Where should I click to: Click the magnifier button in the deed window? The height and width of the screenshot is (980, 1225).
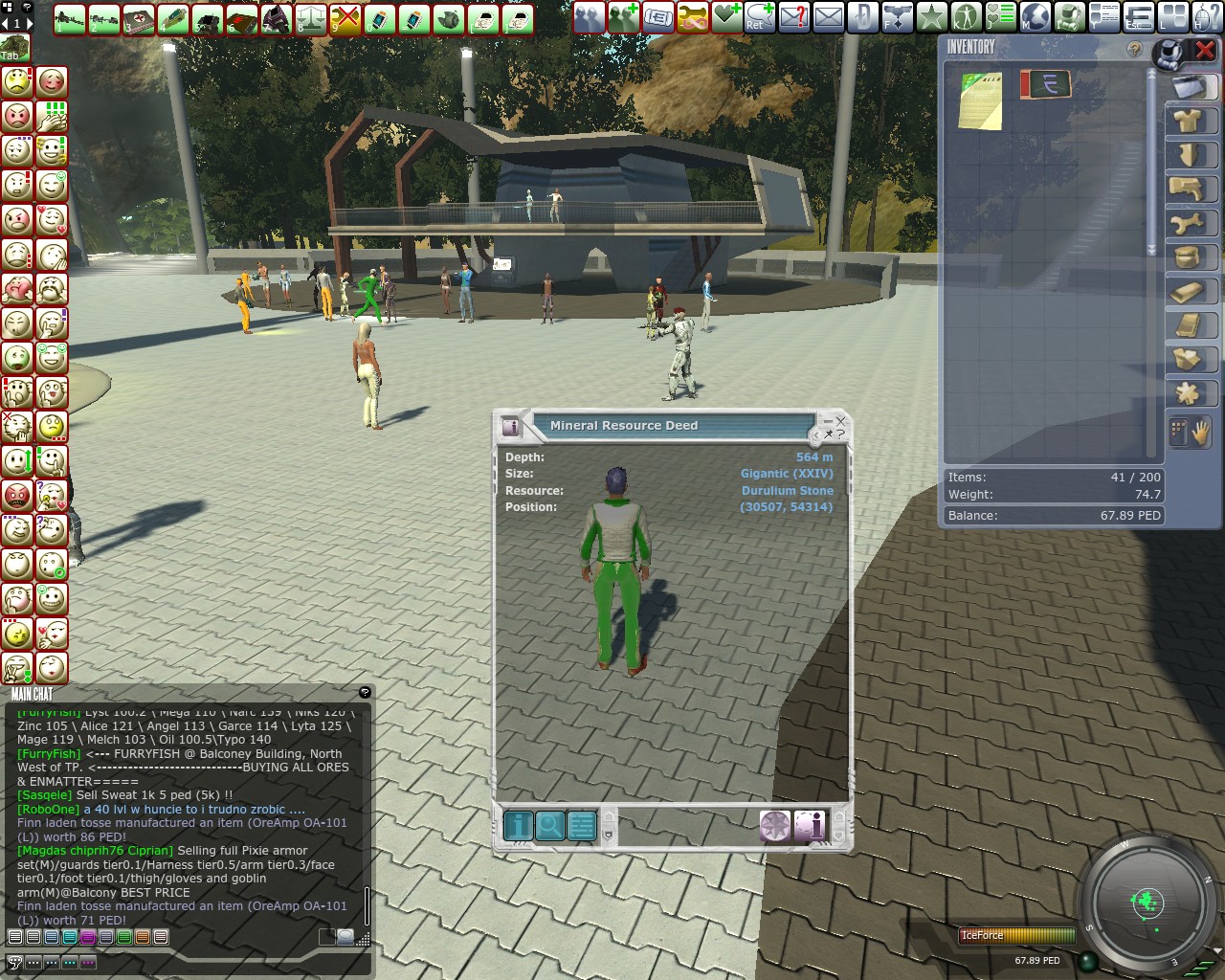coord(550,825)
